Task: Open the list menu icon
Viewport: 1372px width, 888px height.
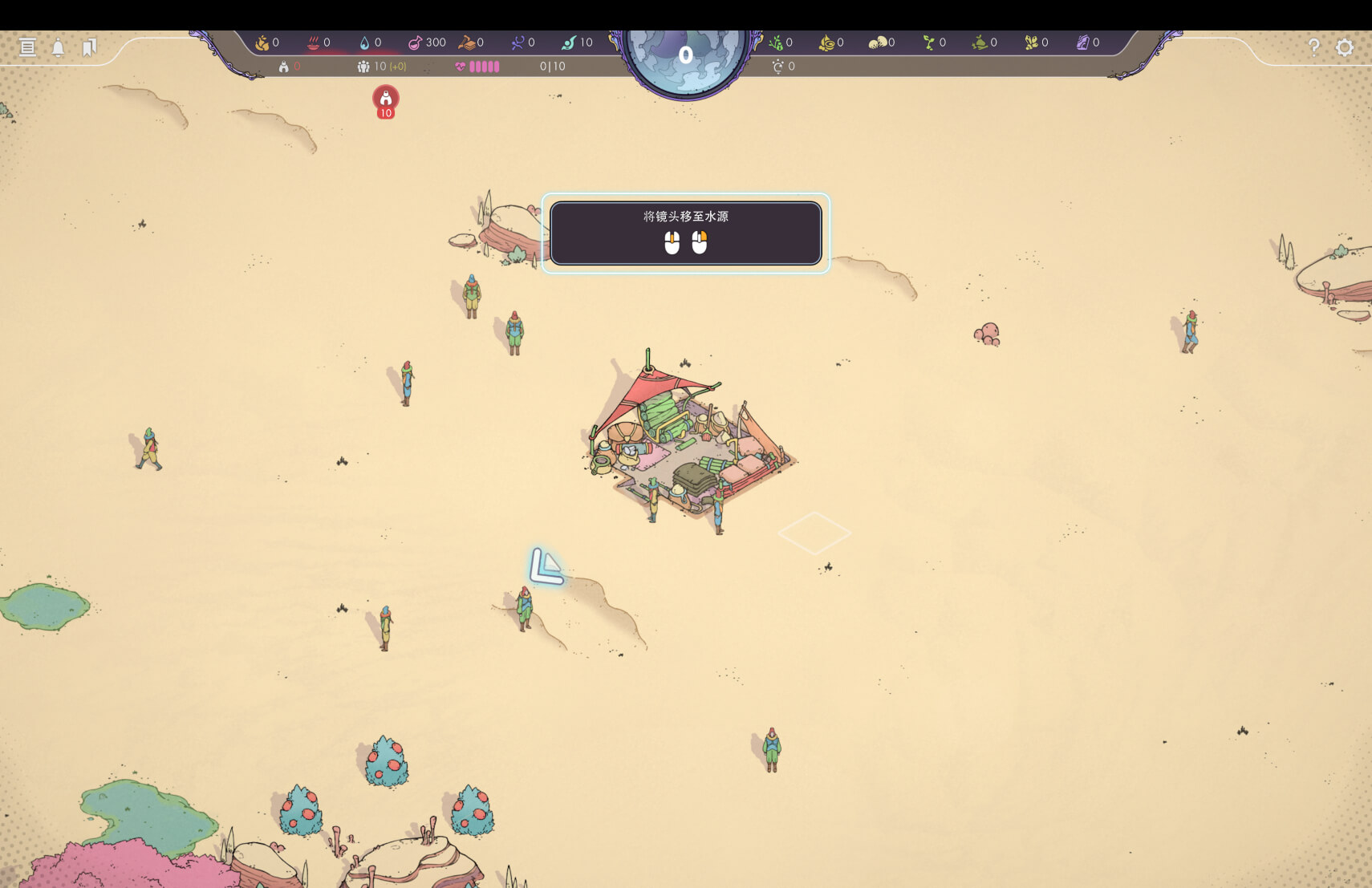Action: [x=28, y=47]
